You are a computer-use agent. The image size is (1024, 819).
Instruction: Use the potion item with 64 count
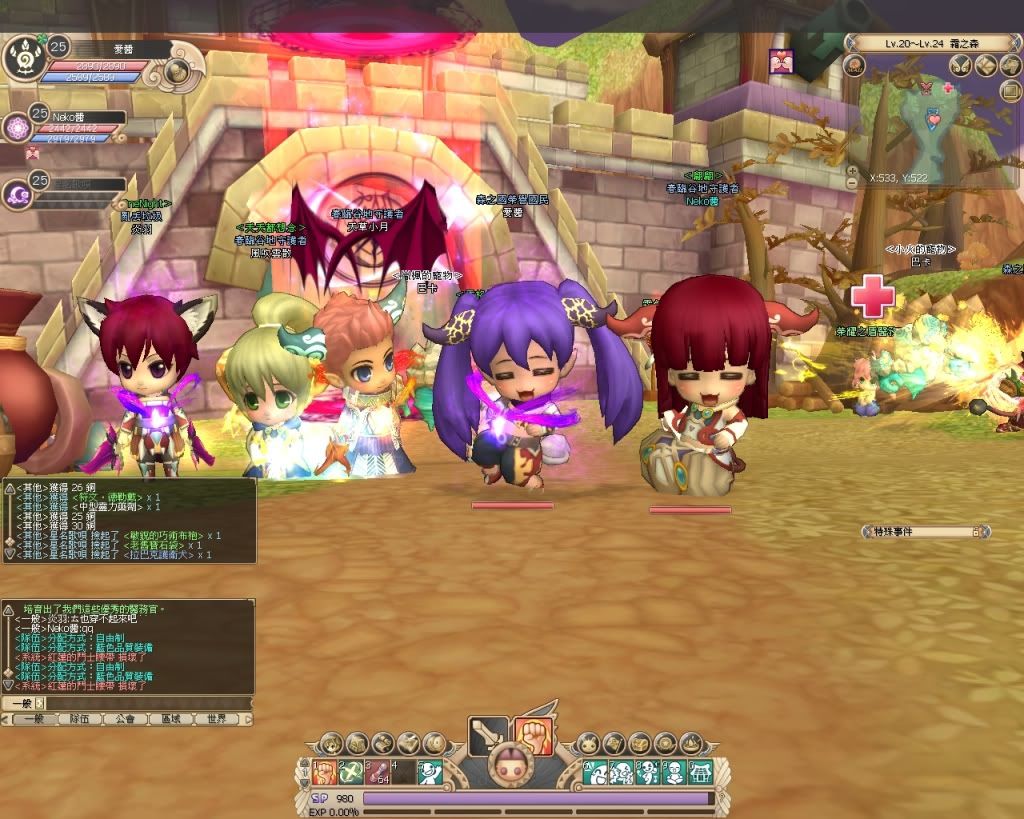(376, 772)
